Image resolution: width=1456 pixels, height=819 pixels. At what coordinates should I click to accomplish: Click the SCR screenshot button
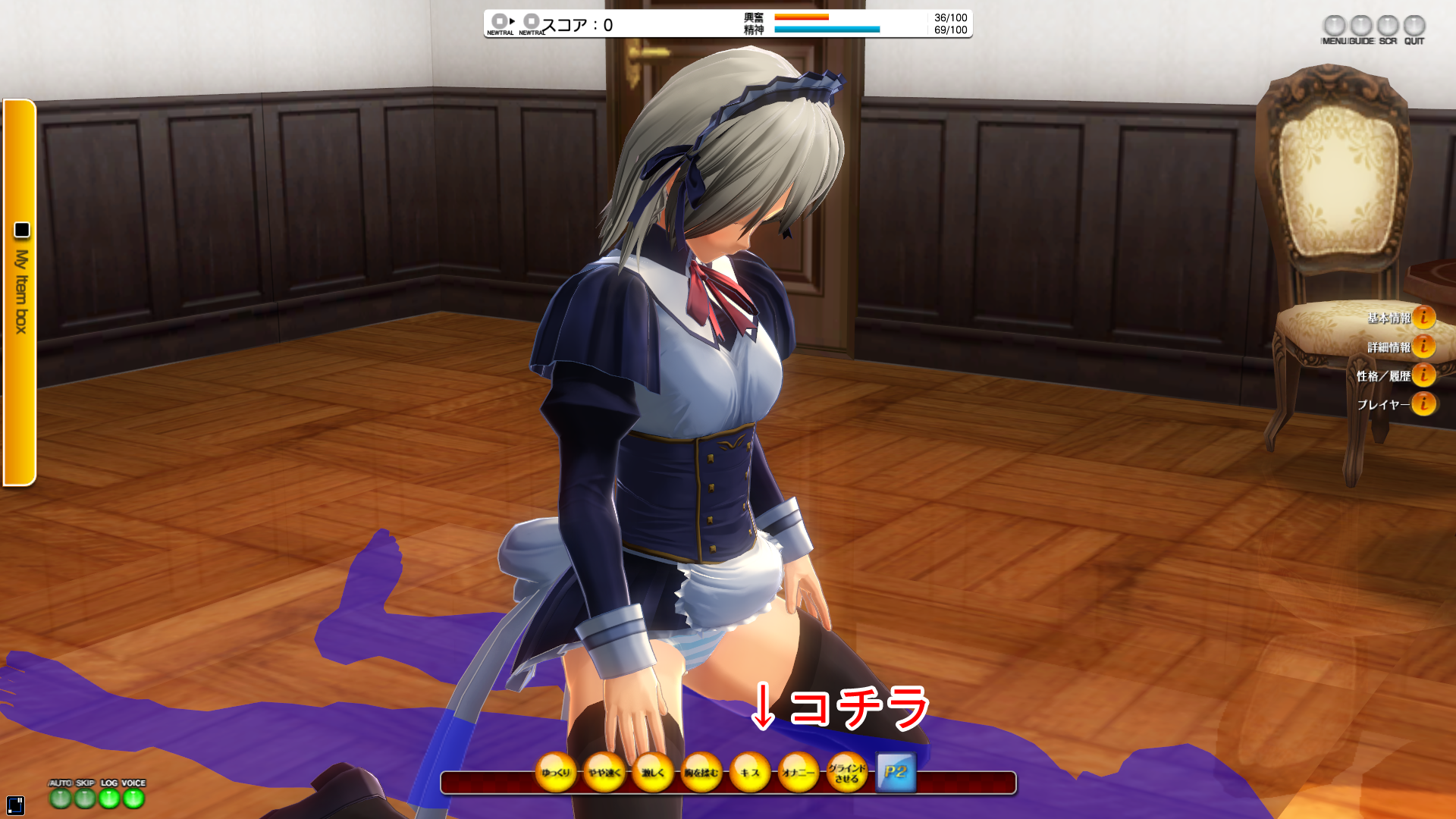1388,27
